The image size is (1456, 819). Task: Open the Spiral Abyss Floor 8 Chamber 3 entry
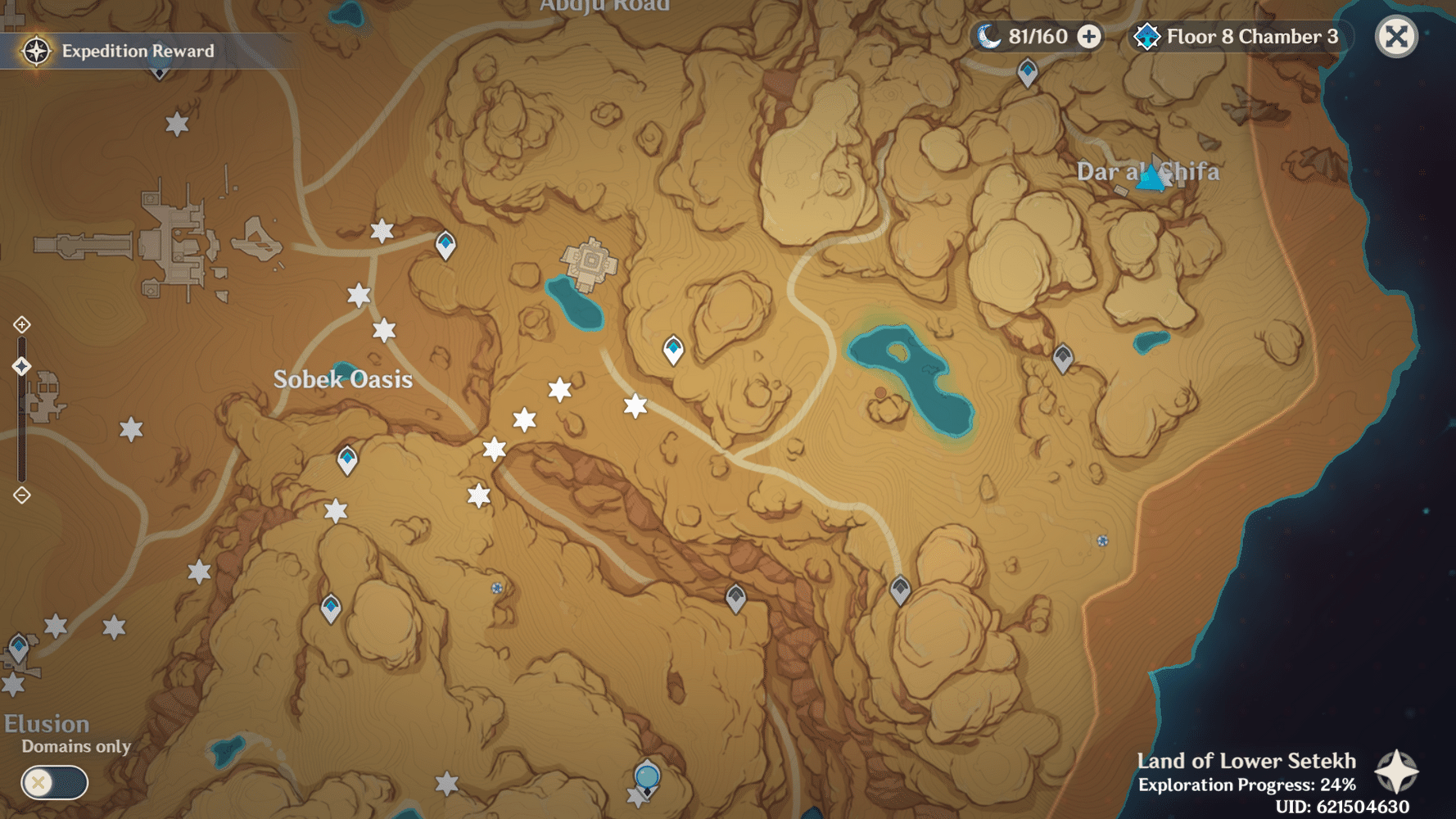click(x=1237, y=36)
